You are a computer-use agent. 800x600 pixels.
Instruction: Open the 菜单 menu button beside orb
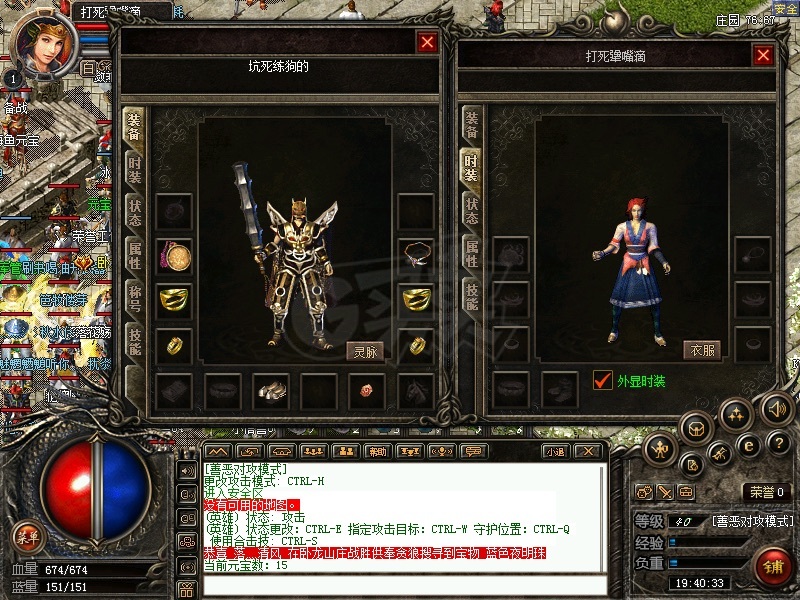coord(27,537)
